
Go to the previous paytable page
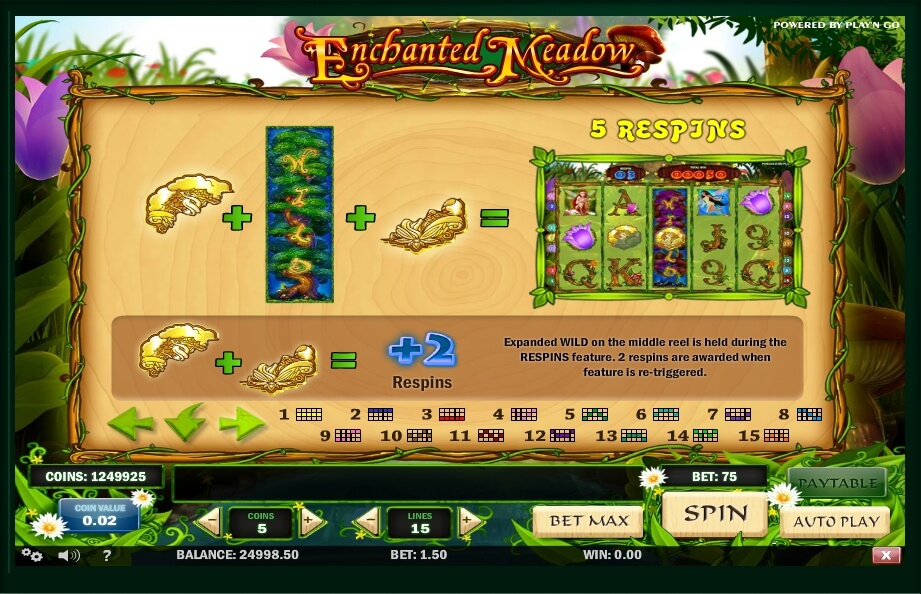[x=131, y=423]
